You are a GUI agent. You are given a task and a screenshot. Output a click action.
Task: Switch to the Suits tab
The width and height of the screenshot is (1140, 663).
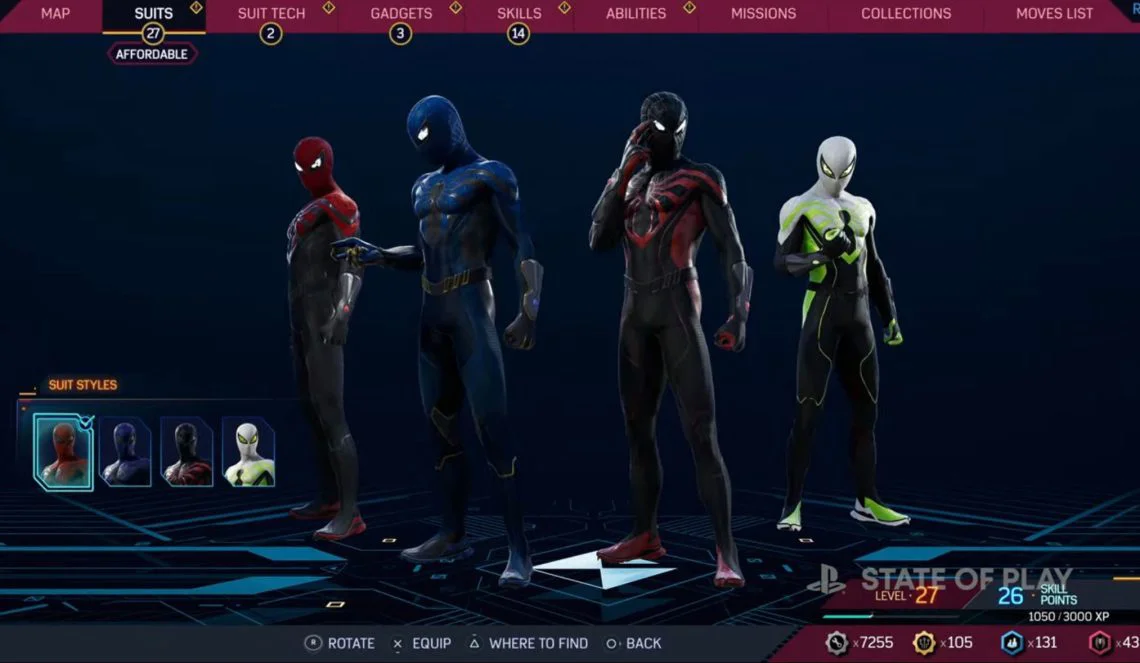point(153,14)
